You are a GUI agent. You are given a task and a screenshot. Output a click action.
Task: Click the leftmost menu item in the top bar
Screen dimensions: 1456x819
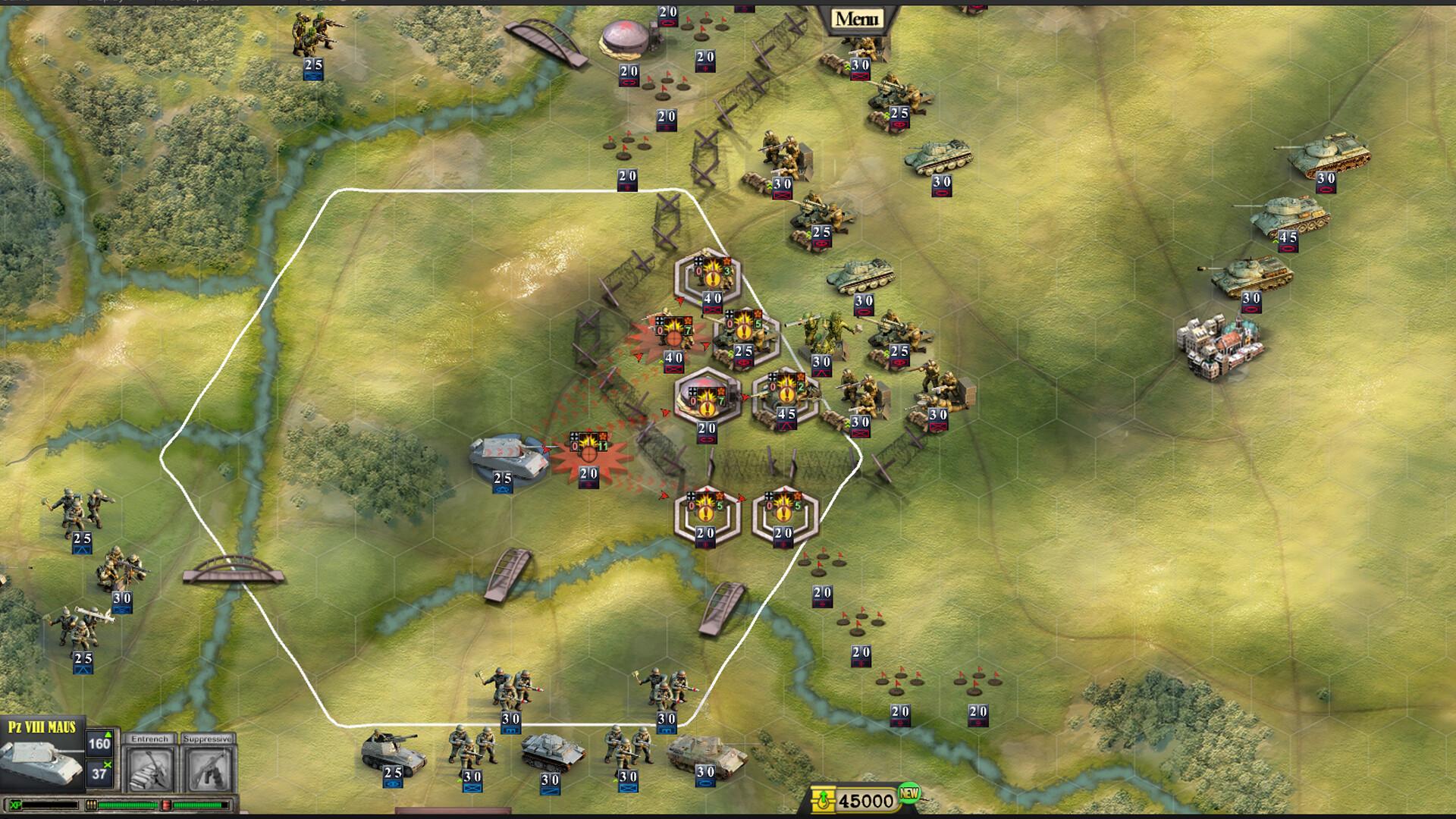(x=19, y=3)
